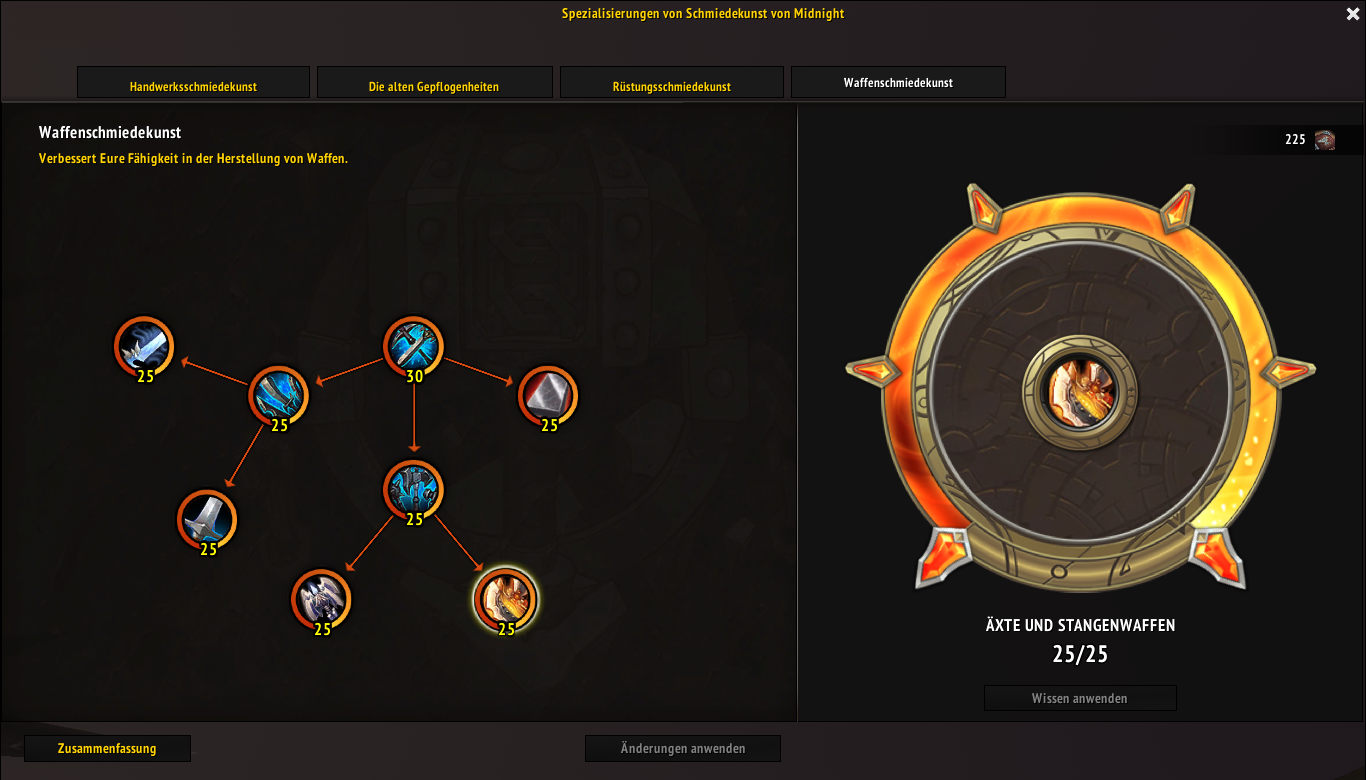This screenshot has width=1366, height=780.
Task: Select the blue axe node below root
Action: [x=413, y=489]
